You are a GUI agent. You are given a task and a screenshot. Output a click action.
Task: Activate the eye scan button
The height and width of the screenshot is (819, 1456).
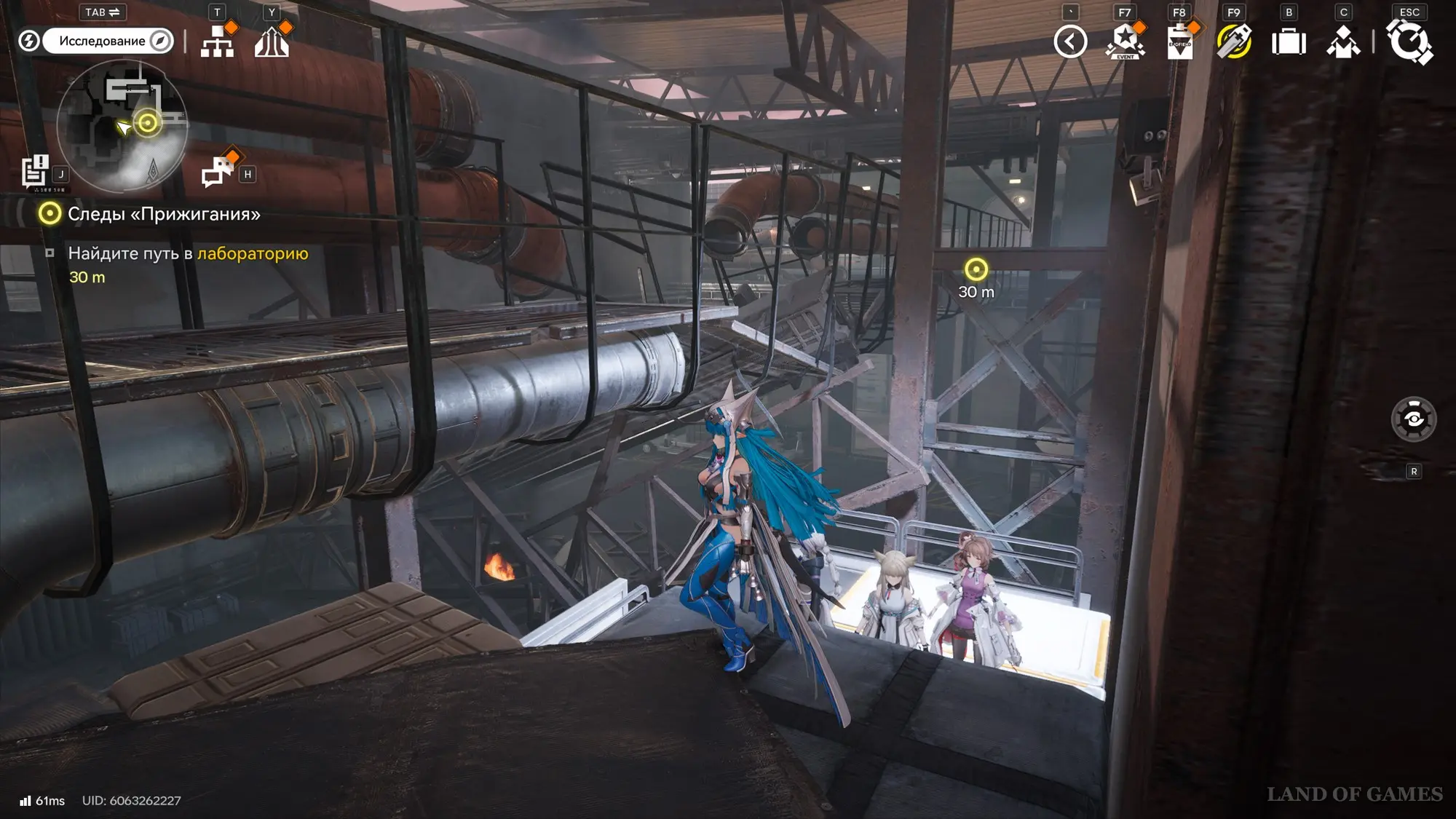pos(1414,419)
